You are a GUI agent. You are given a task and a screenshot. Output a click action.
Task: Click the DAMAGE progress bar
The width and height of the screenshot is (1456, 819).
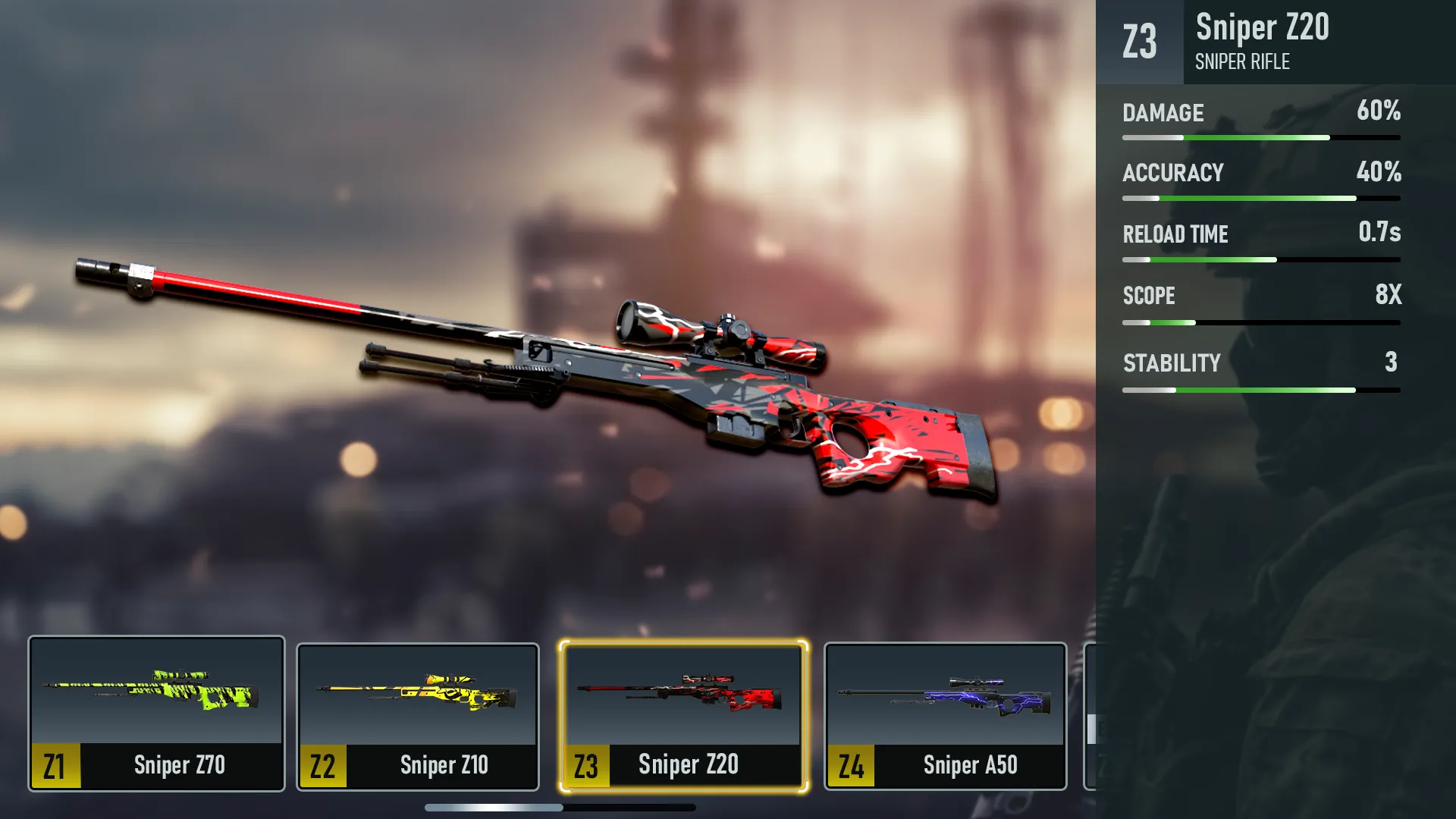pos(1261,138)
